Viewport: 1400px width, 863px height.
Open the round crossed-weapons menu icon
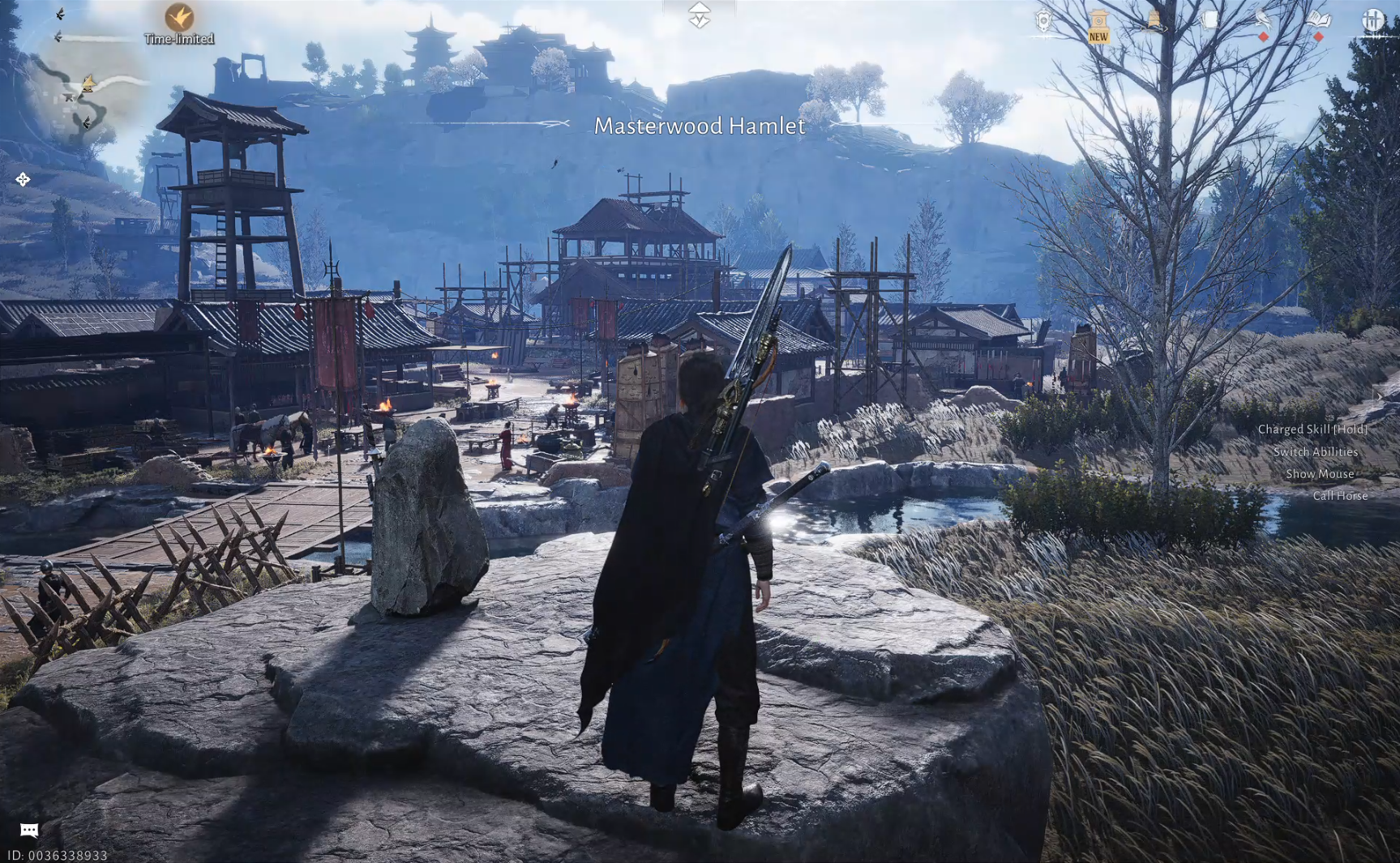pyautogui.click(x=1373, y=20)
